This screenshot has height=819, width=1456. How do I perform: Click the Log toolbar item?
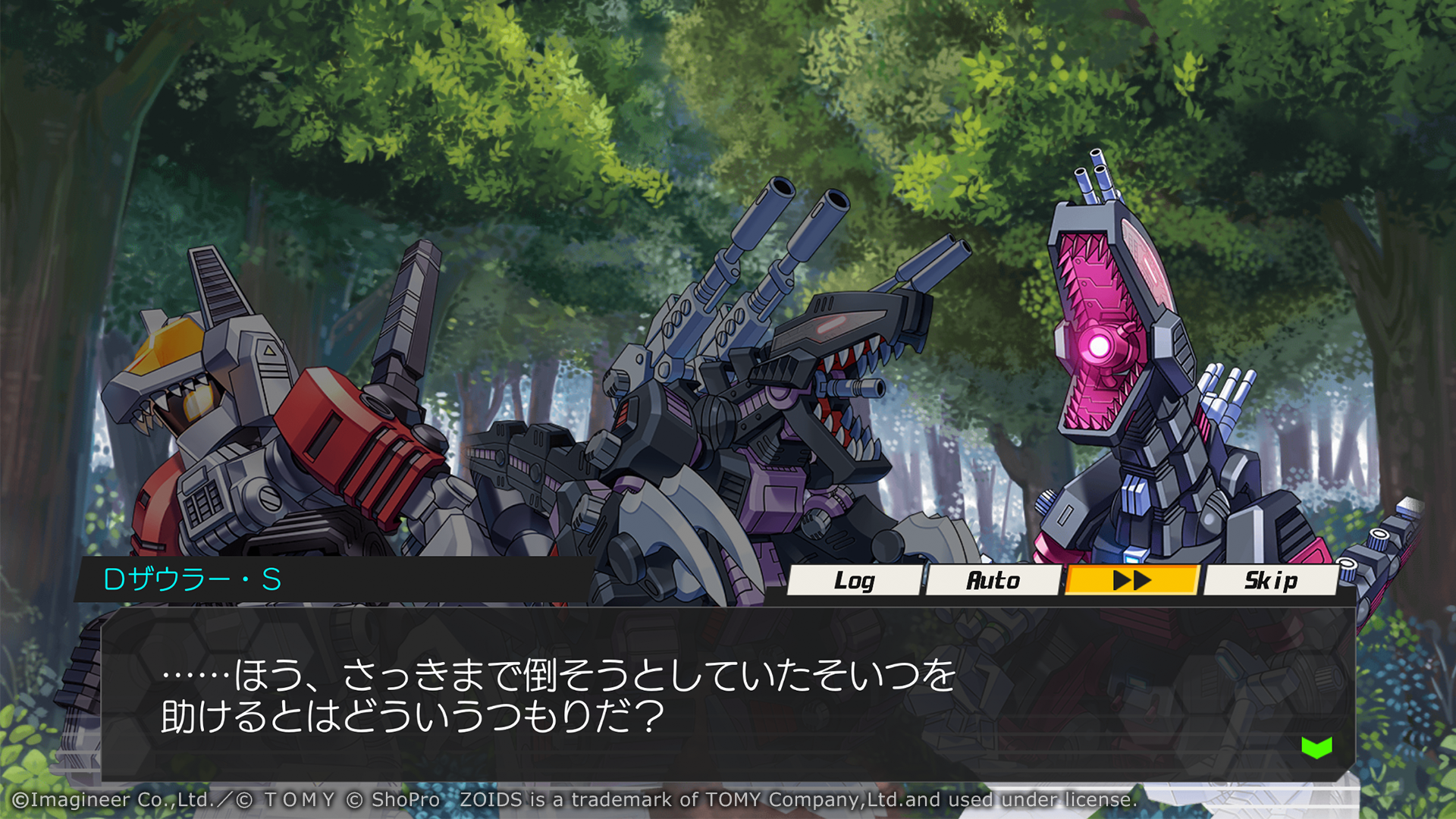click(x=855, y=581)
